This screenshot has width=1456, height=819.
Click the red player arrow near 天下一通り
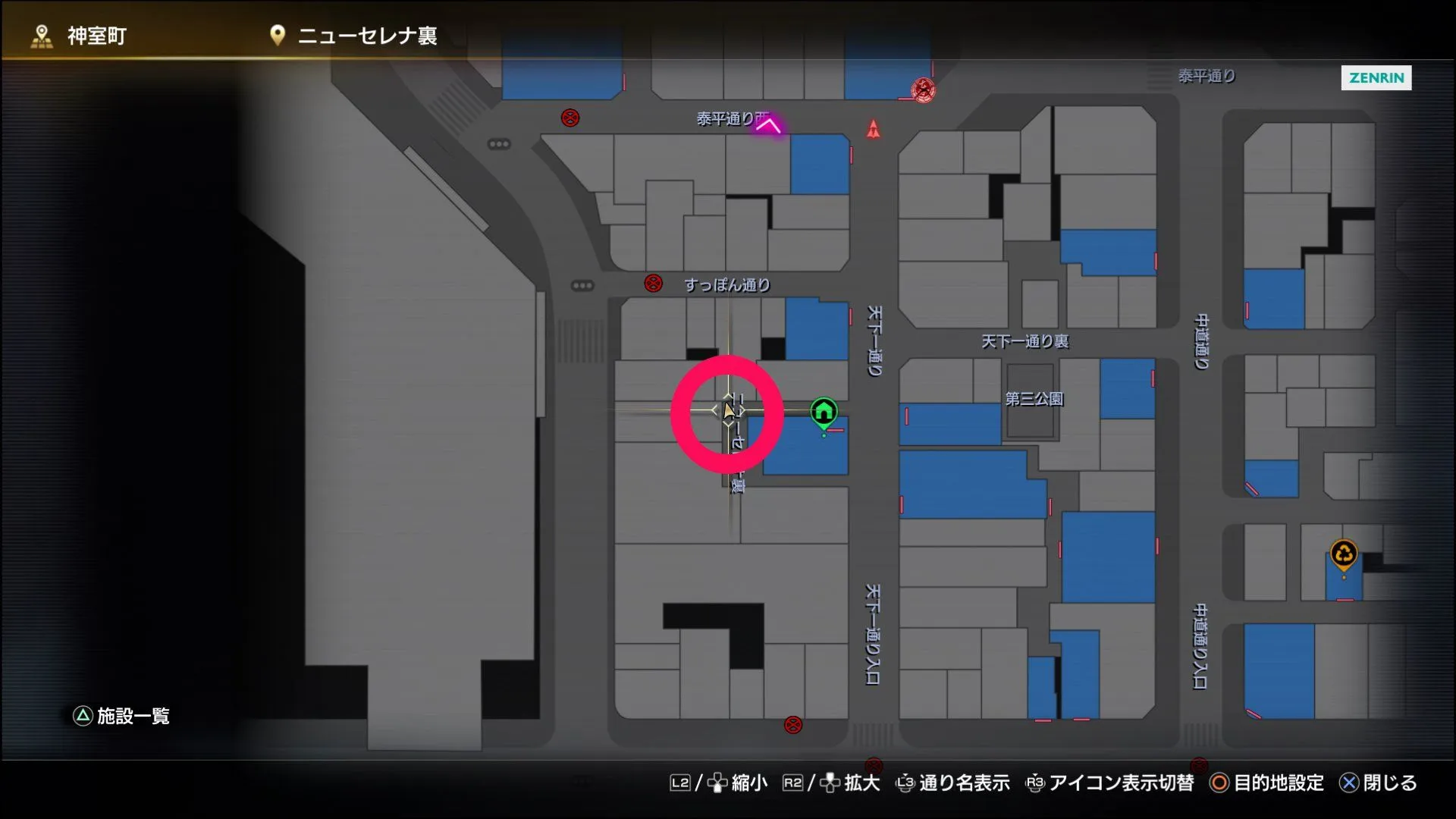pos(874,130)
